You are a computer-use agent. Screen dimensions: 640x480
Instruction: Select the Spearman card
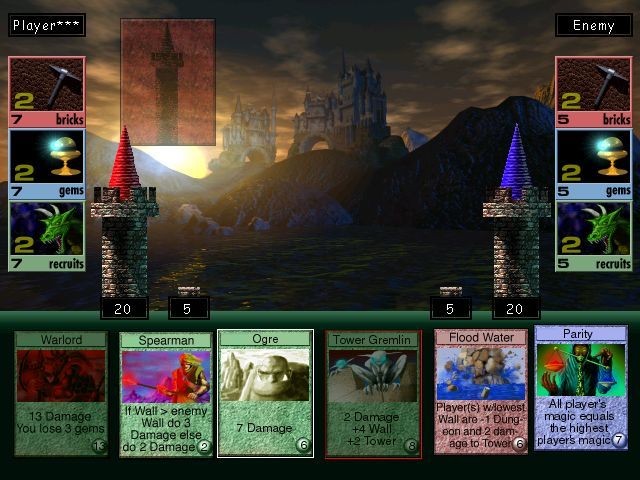166,394
